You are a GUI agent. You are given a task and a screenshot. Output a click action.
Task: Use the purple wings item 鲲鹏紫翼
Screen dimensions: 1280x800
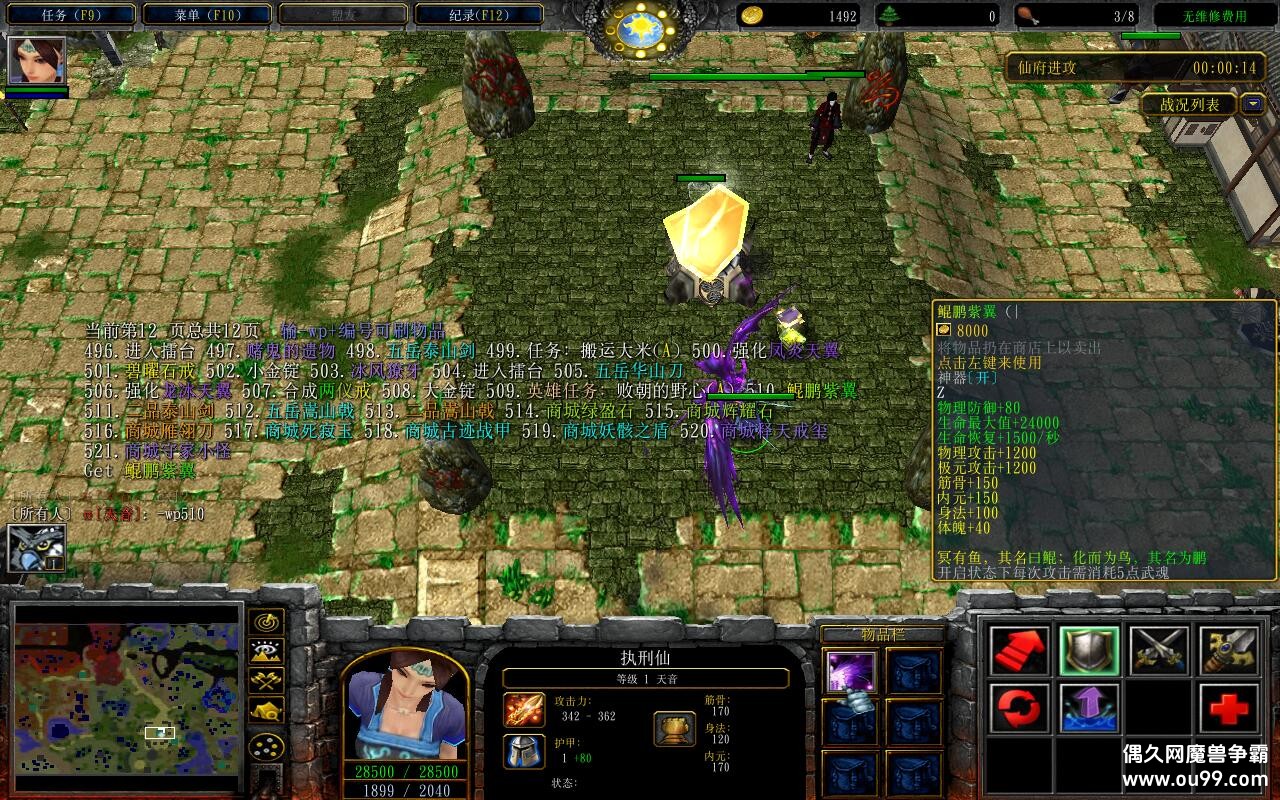(851, 671)
